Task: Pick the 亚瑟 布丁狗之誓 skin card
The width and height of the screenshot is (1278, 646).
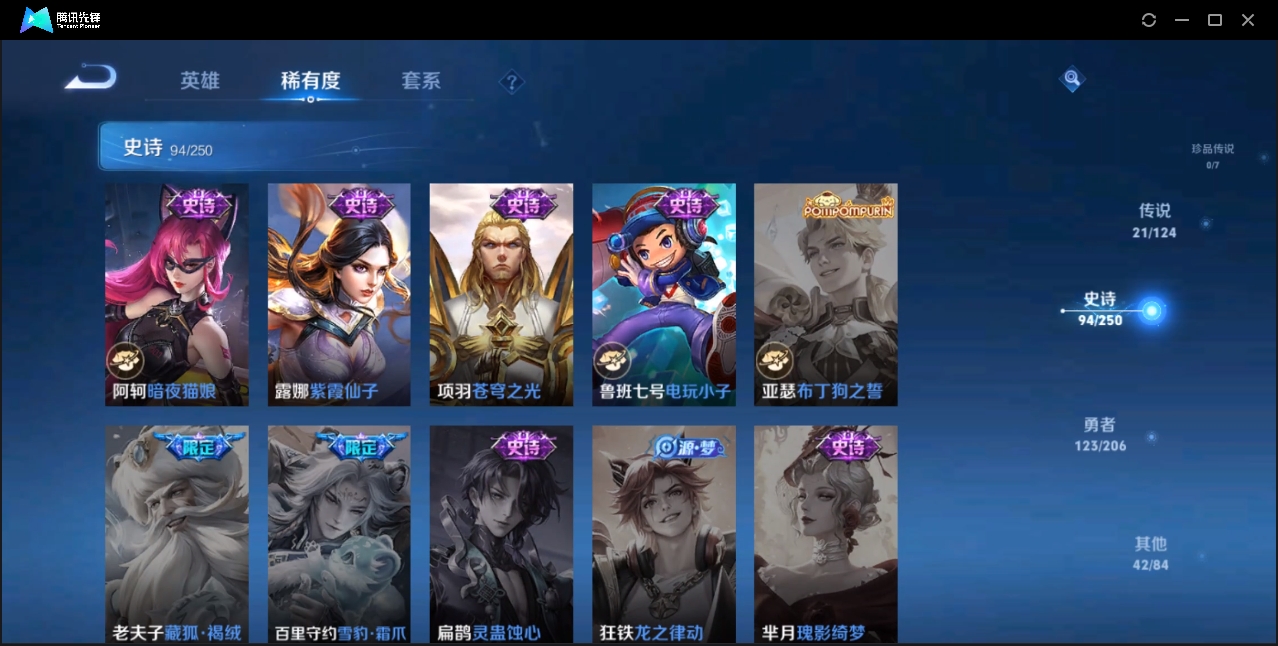Action: point(825,294)
